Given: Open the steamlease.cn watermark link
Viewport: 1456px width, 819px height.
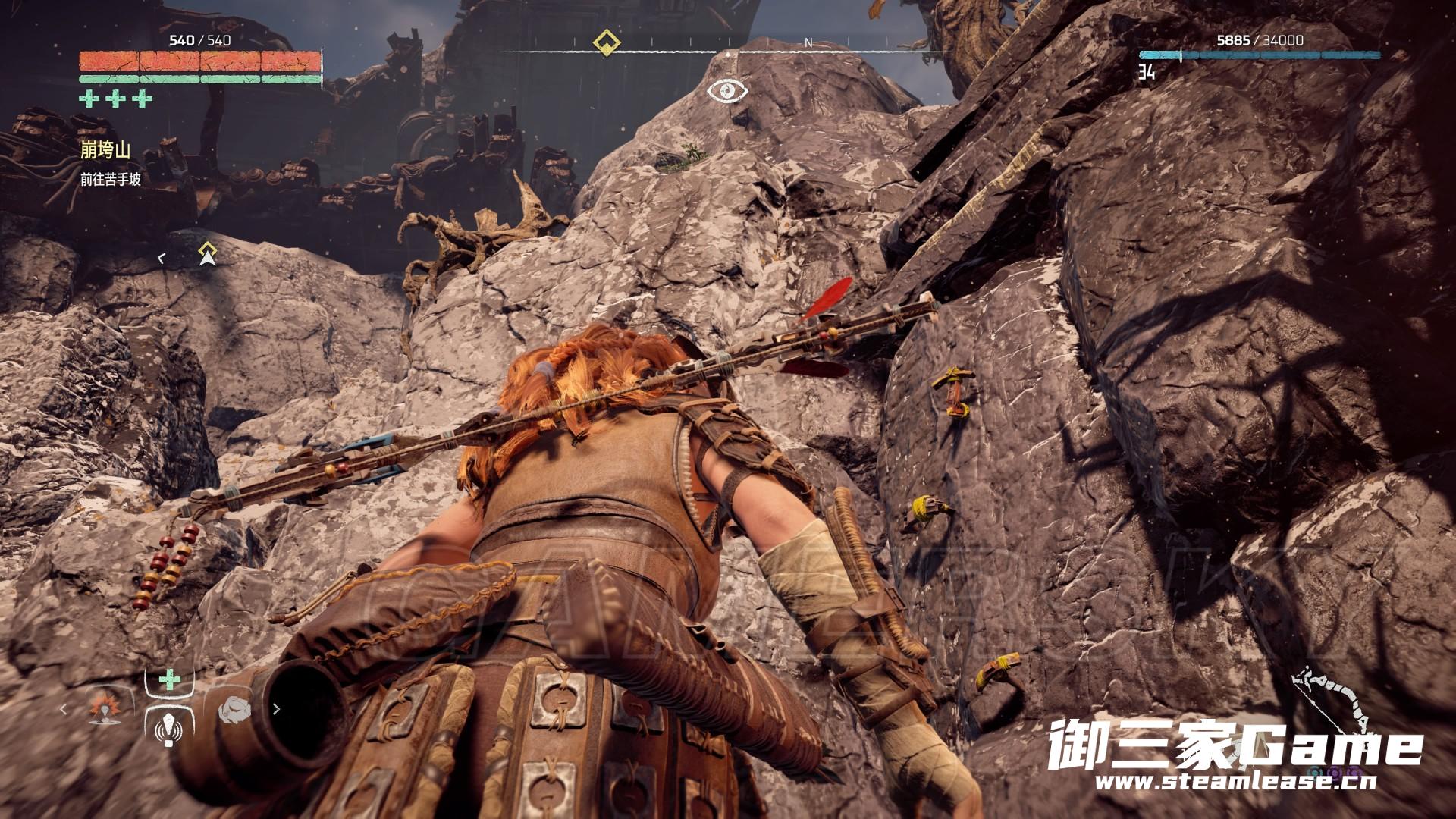Looking at the screenshot, I should click(x=1235, y=781).
